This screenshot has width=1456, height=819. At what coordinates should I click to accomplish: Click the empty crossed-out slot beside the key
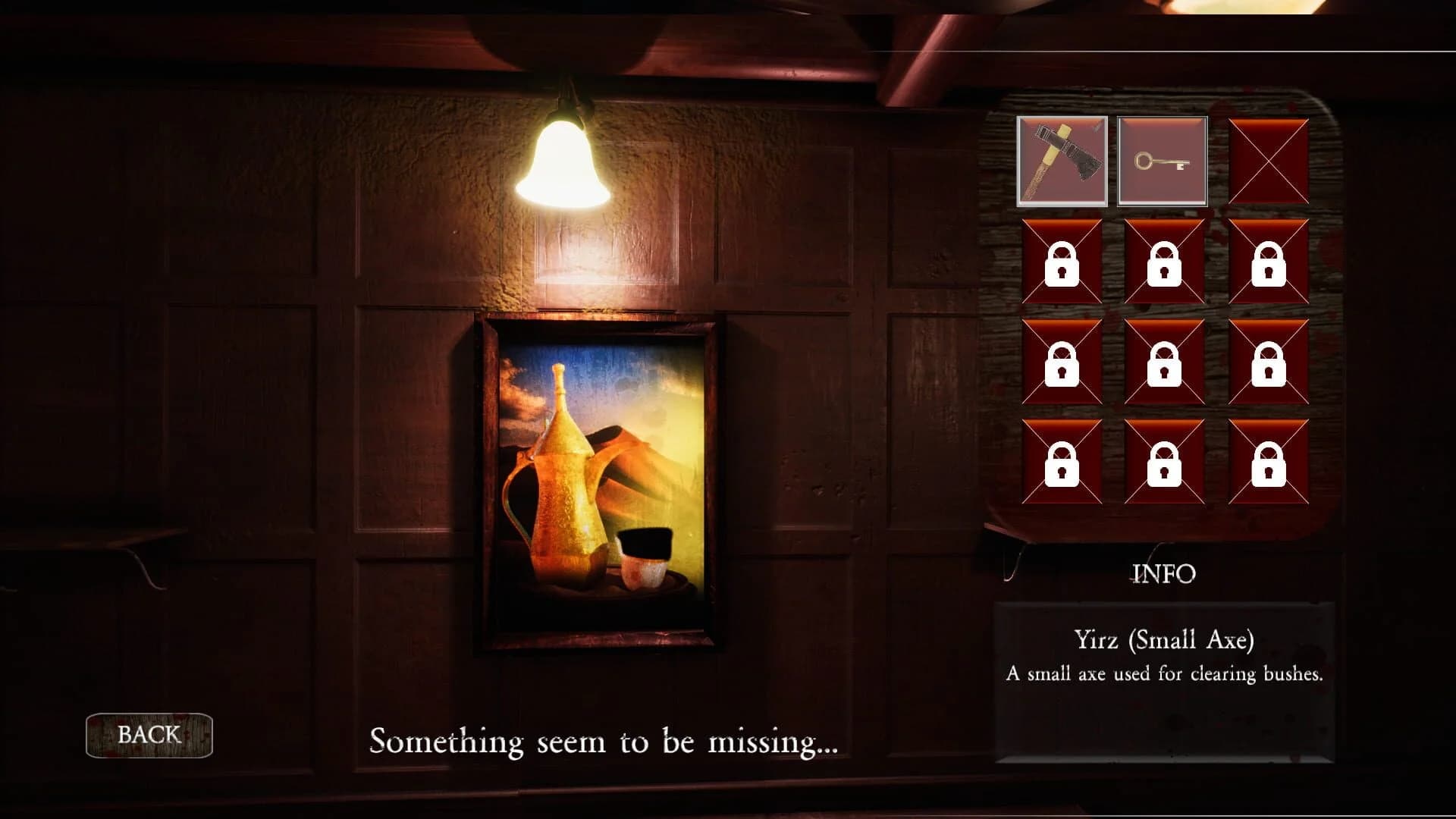point(1269,161)
